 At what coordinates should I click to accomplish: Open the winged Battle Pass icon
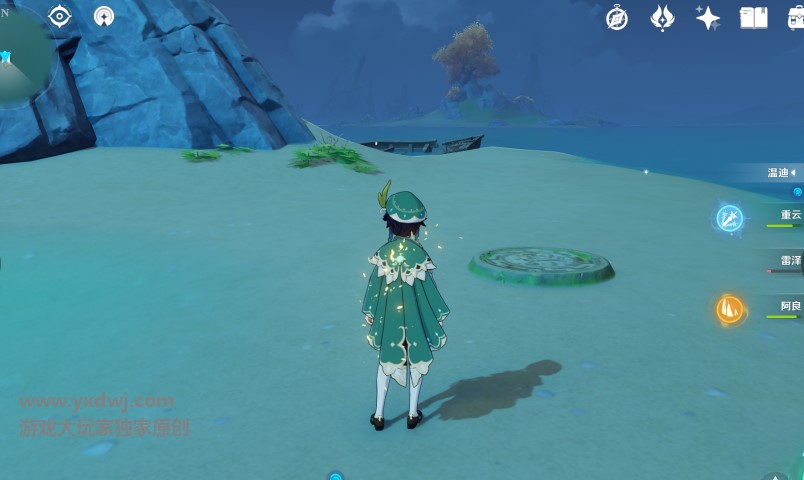(x=662, y=18)
